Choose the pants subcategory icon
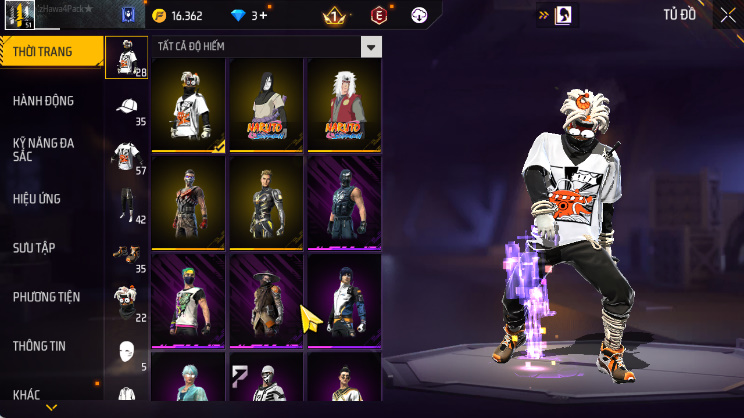744x418 pixels. [126, 203]
